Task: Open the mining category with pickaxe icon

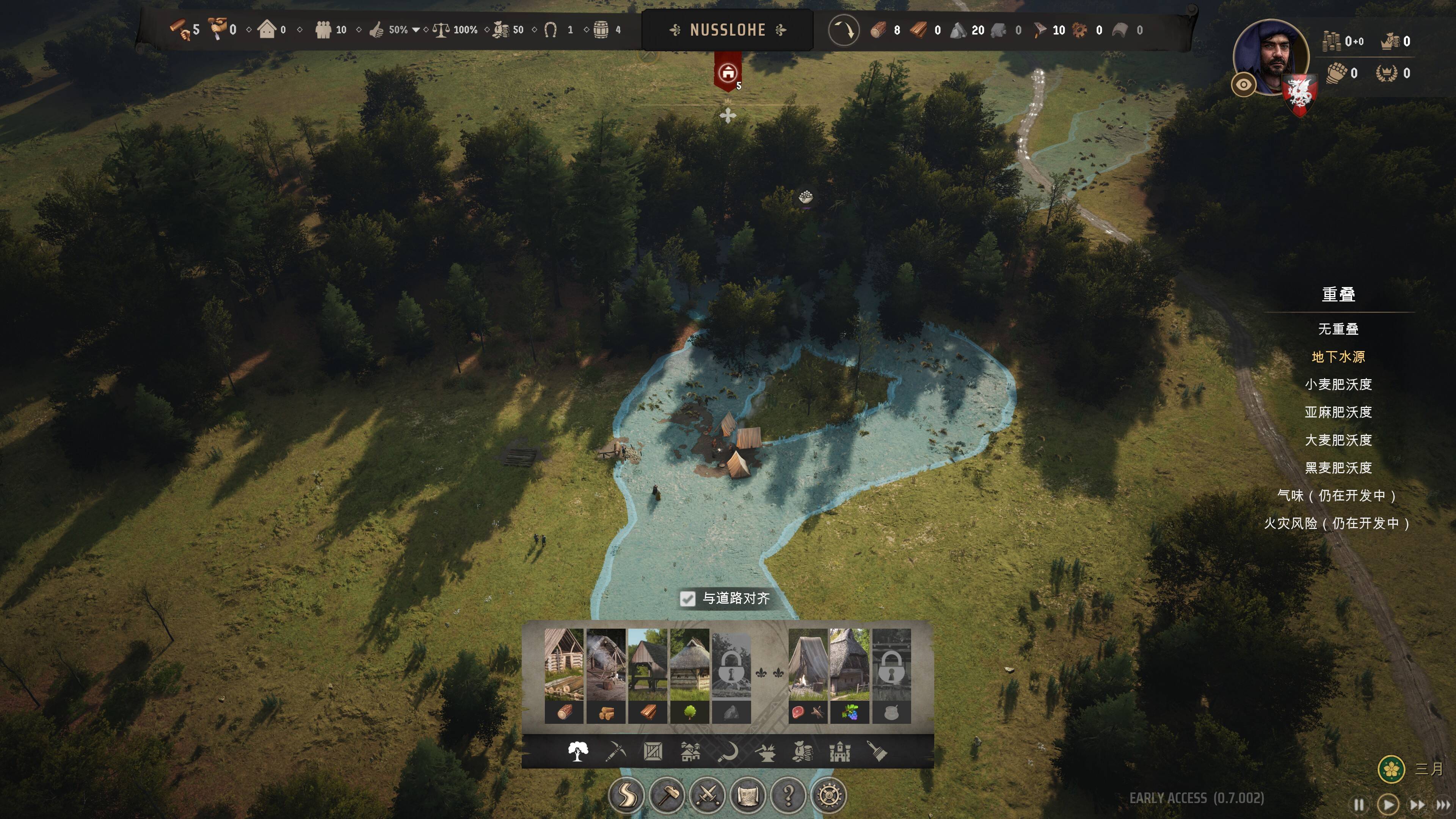Action: (615, 752)
